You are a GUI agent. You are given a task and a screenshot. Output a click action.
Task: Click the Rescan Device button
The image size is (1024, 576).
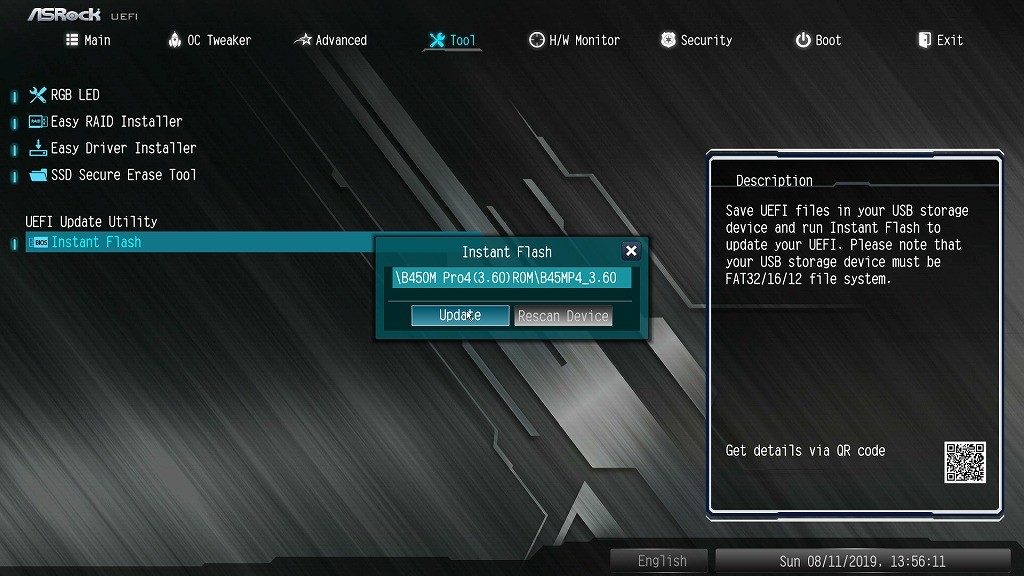point(563,316)
